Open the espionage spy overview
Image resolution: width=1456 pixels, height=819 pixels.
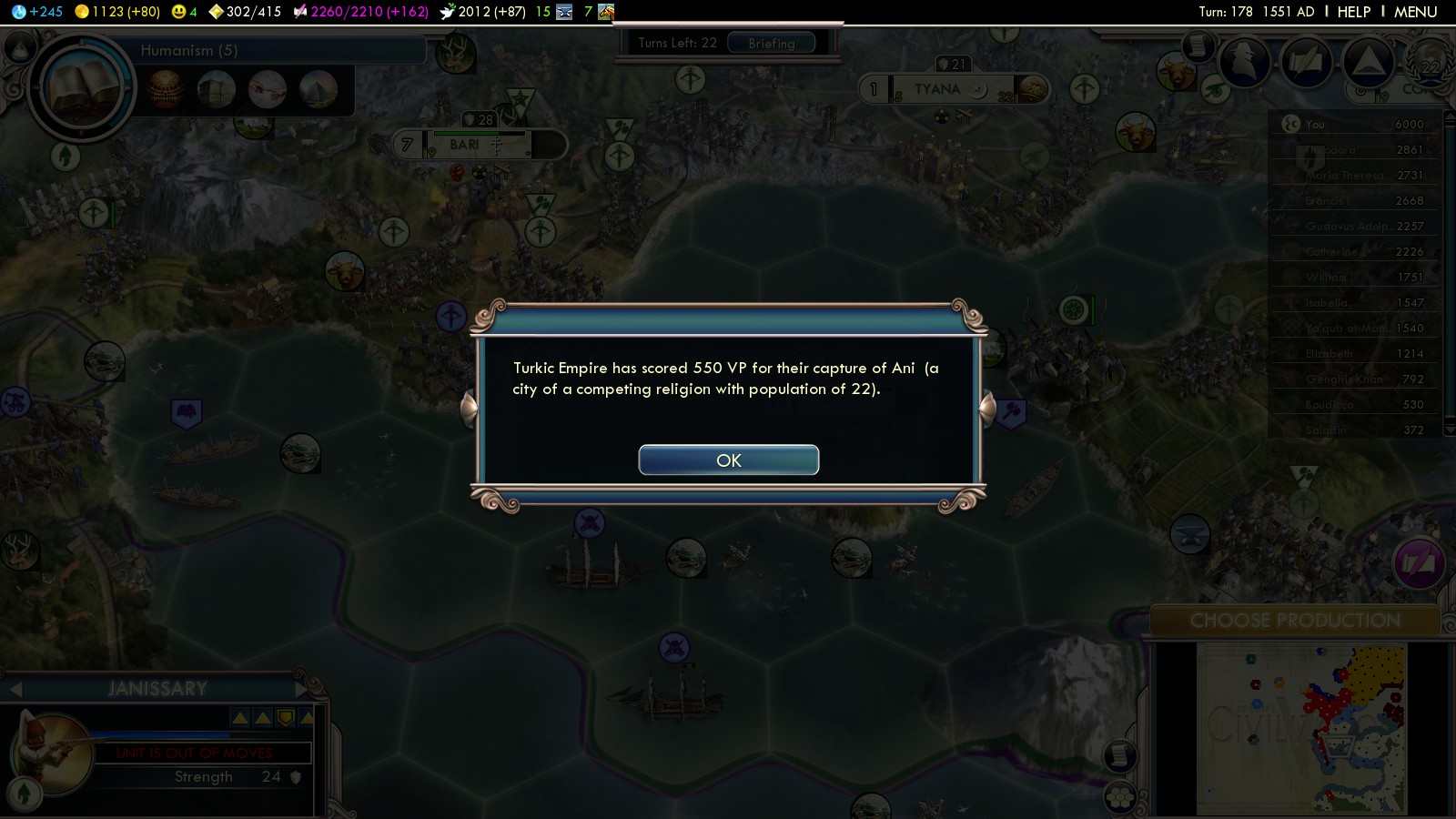1243,62
